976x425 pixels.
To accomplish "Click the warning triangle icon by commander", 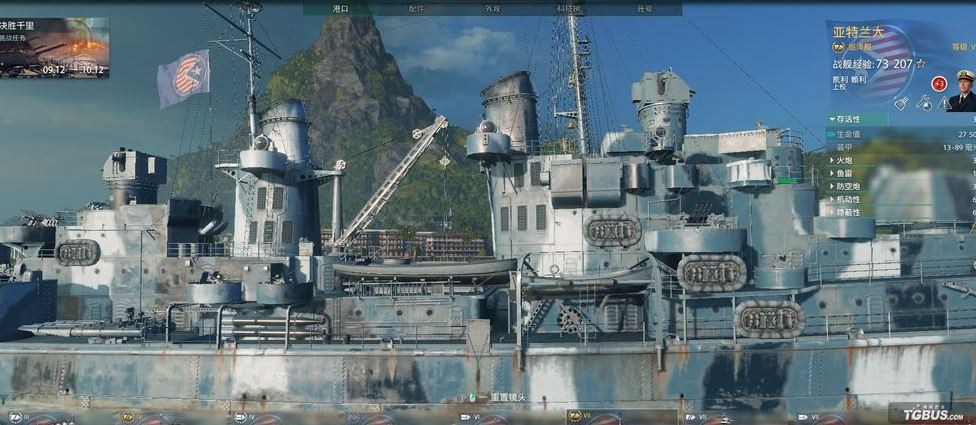I will tap(944, 104).
